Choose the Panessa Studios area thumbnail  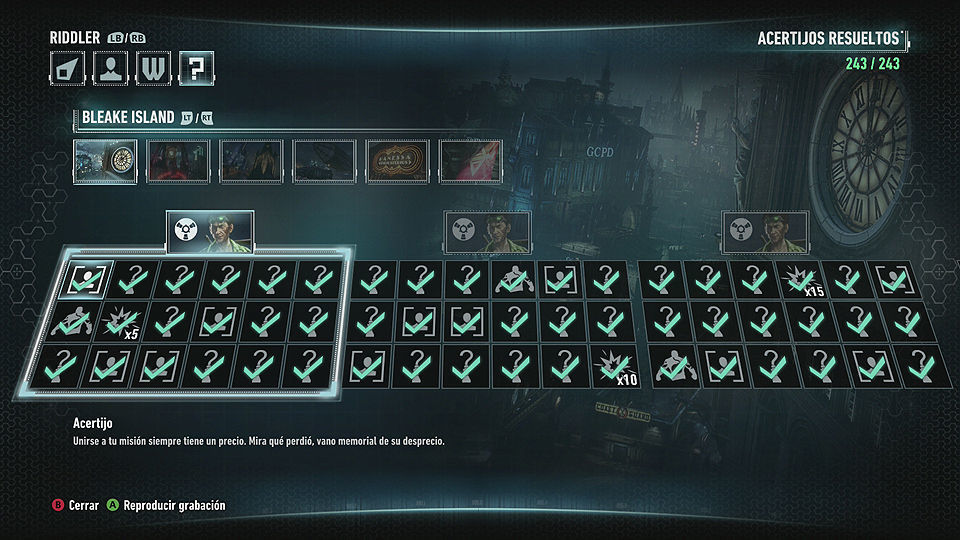pos(398,160)
